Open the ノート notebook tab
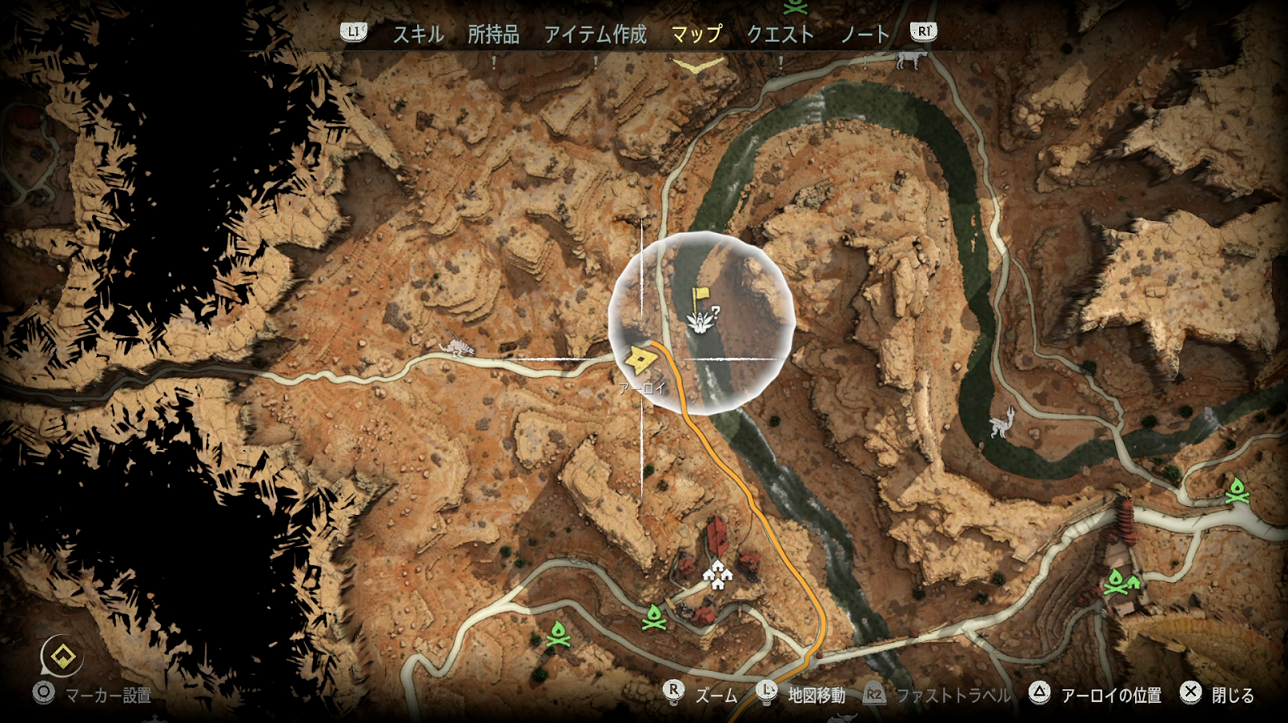This screenshot has width=1288, height=723. (x=864, y=34)
